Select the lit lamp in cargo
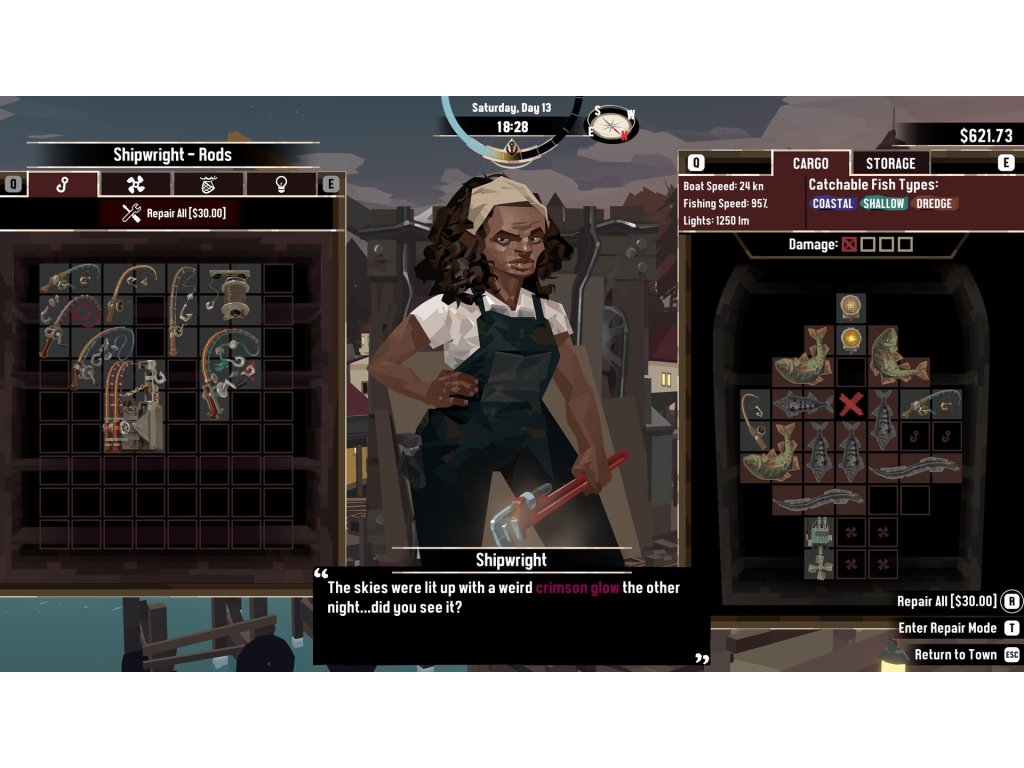1024x768 pixels. click(x=851, y=340)
